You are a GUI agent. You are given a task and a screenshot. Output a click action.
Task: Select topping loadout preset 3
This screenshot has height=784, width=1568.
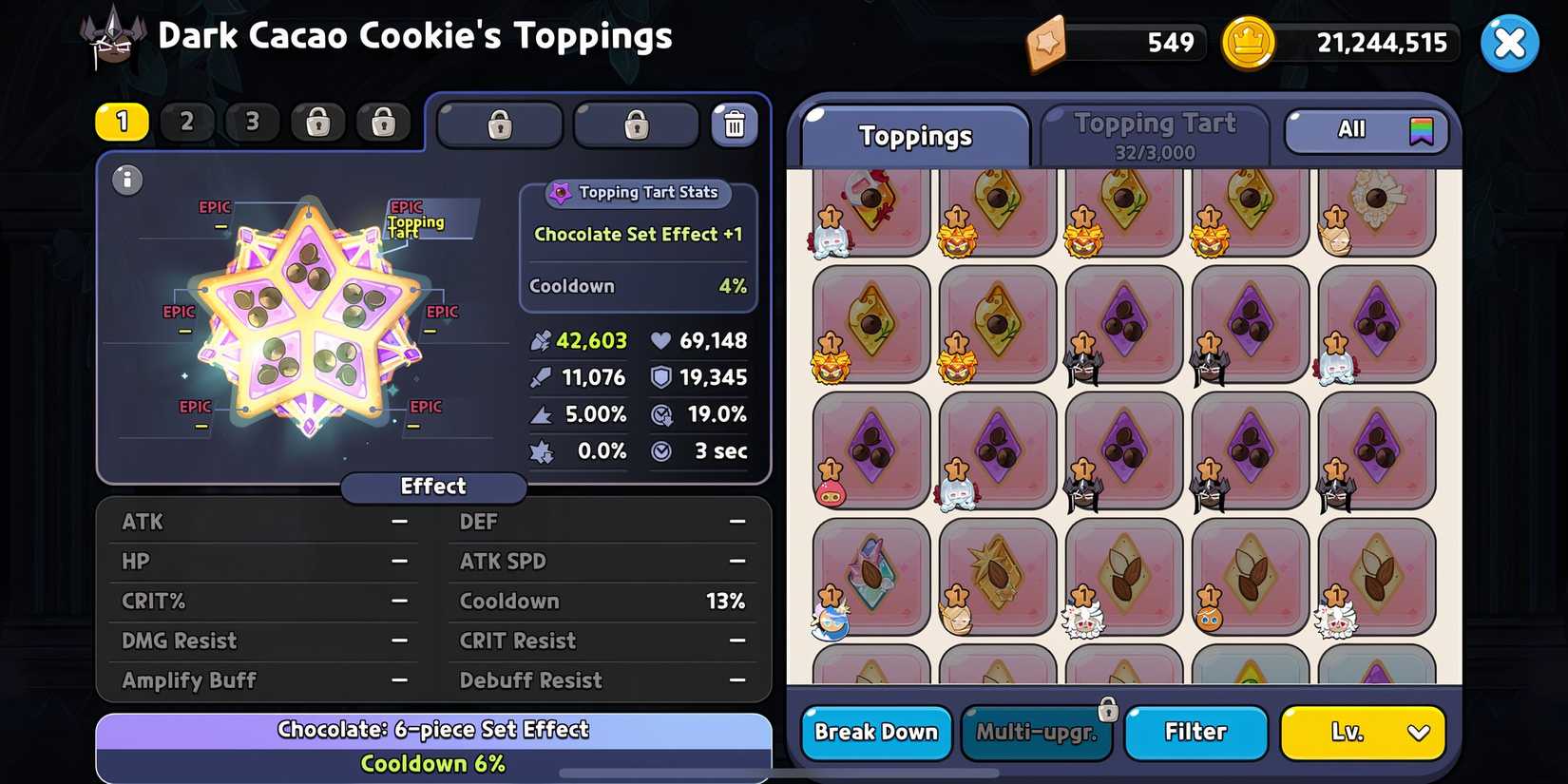(251, 122)
